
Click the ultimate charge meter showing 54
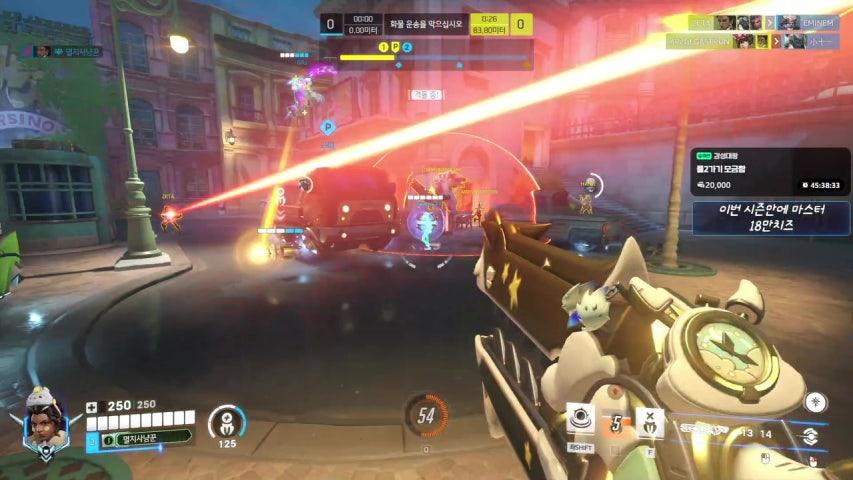tap(427, 415)
